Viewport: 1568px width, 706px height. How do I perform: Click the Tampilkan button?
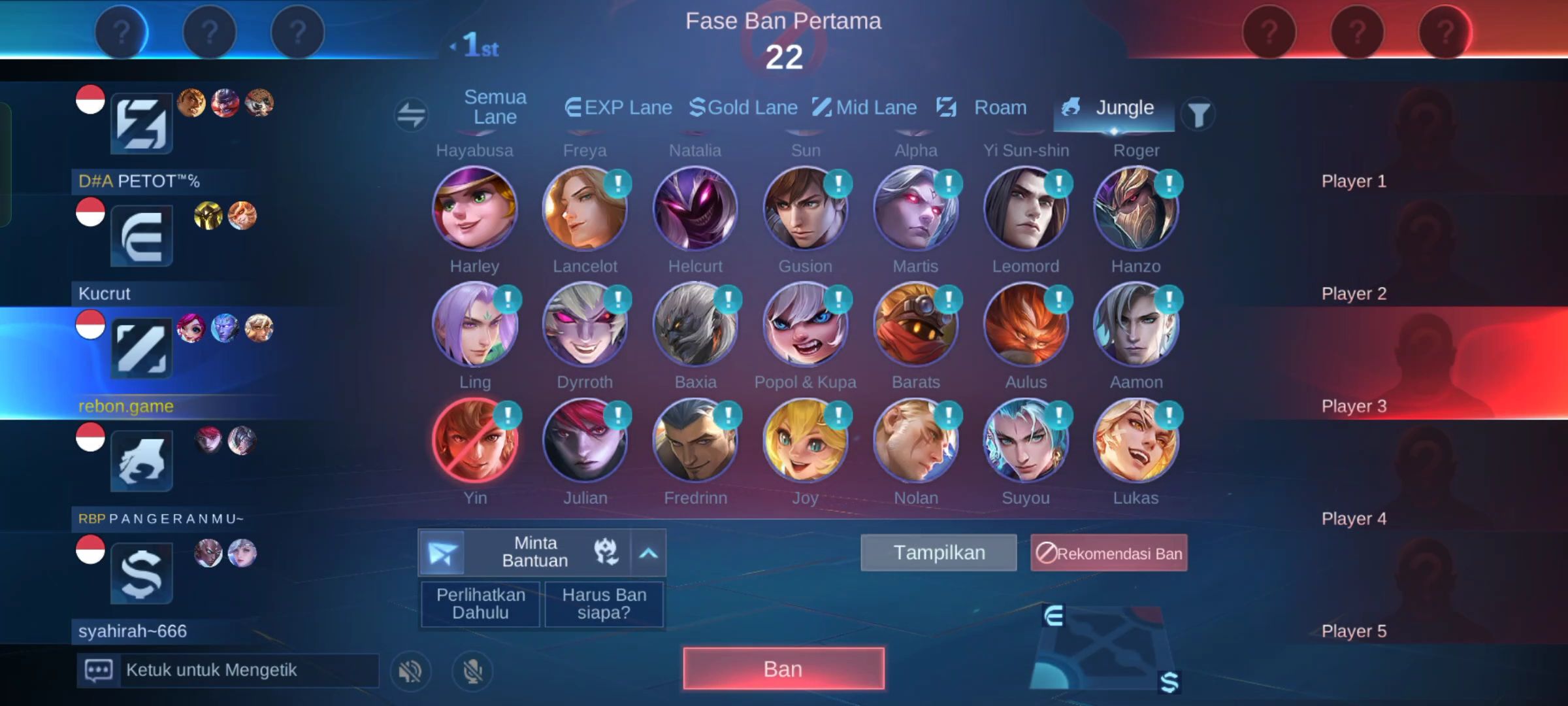click(939, 553)
